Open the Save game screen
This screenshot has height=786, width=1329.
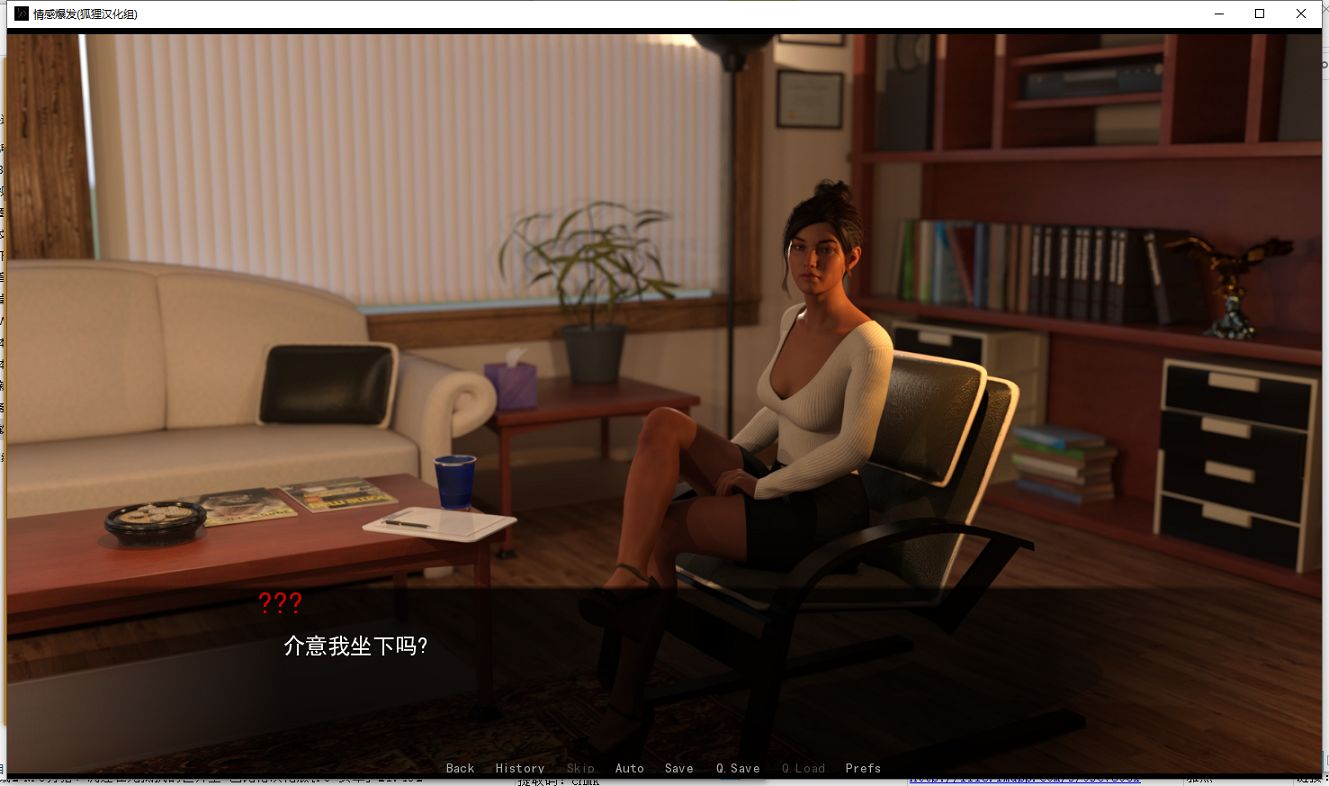click(679, 768)
